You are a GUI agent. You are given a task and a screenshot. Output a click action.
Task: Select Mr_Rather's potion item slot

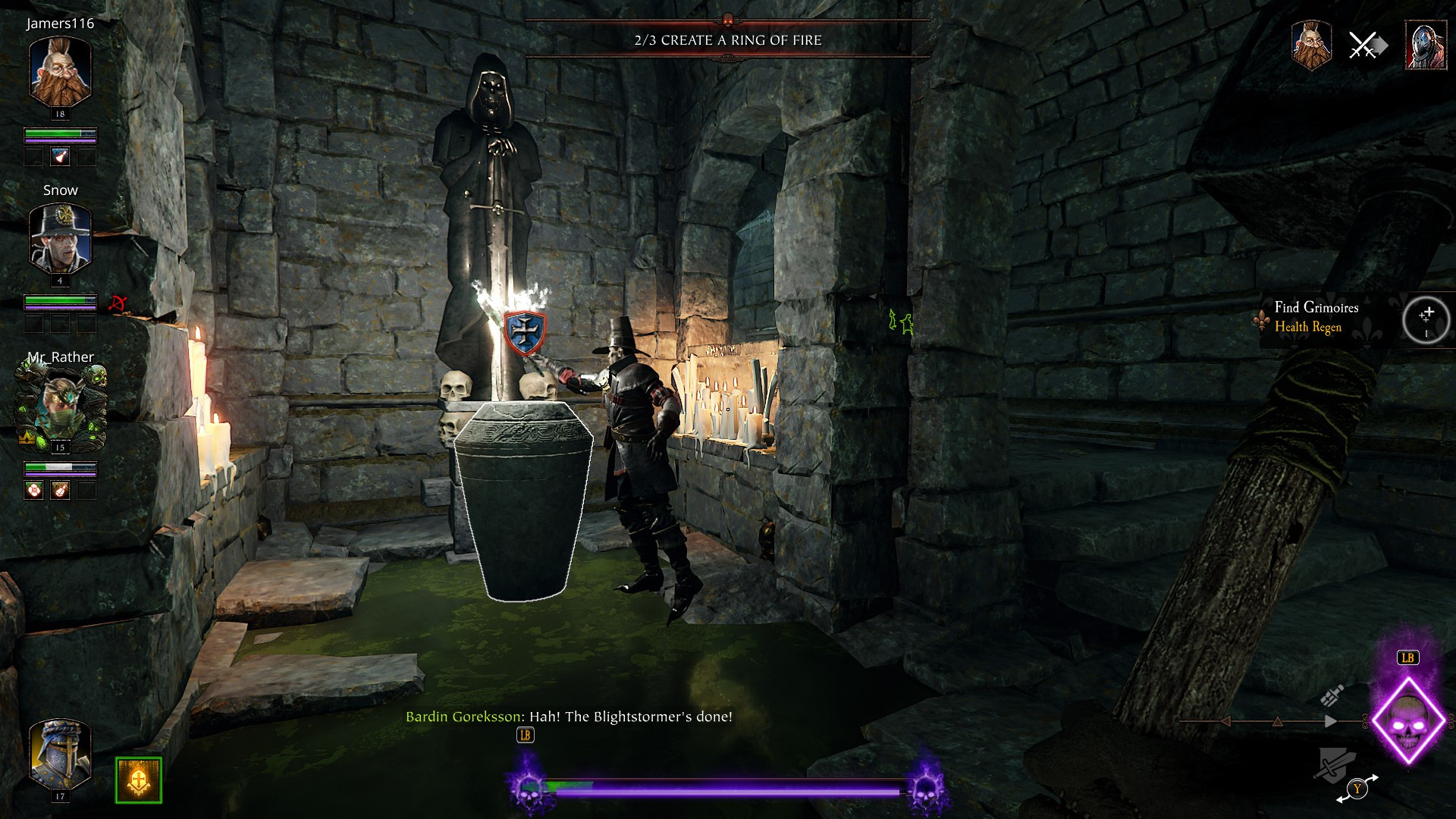coord(61,491)
